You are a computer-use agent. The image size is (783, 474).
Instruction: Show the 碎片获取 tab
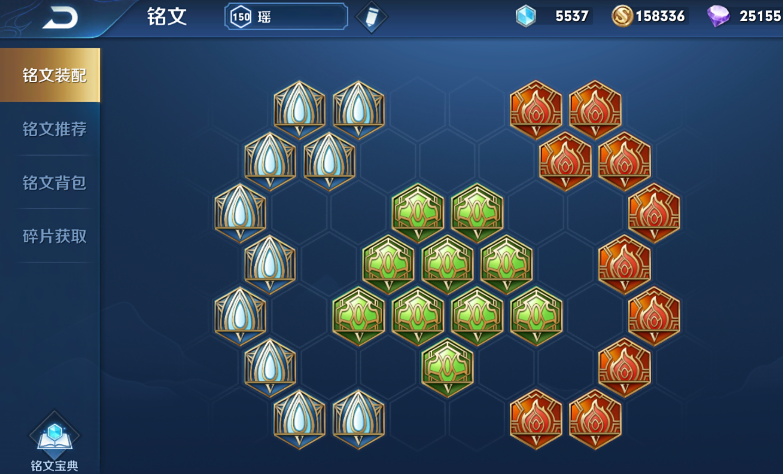tap(54, 237)
